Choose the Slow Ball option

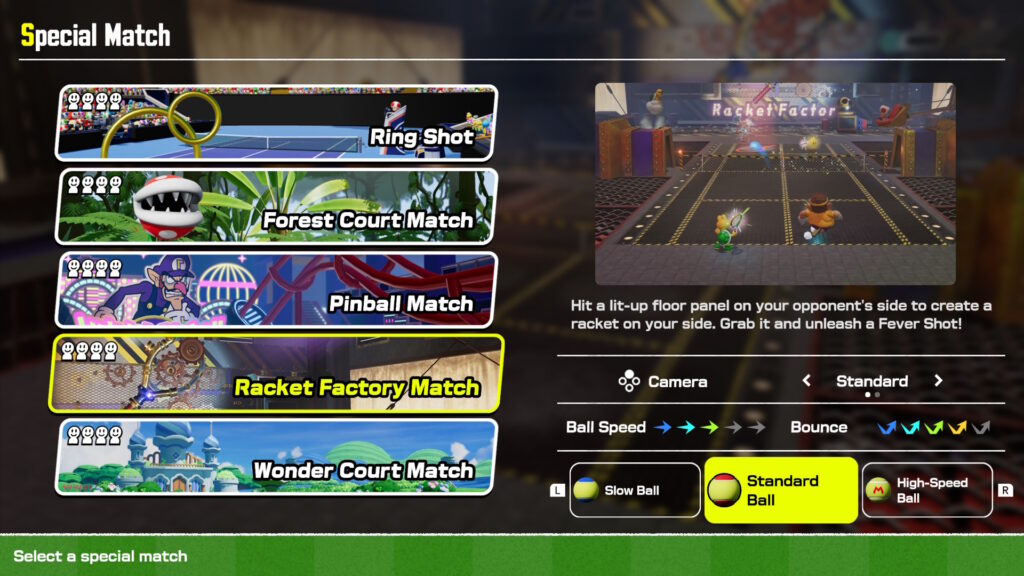point(635,490)
